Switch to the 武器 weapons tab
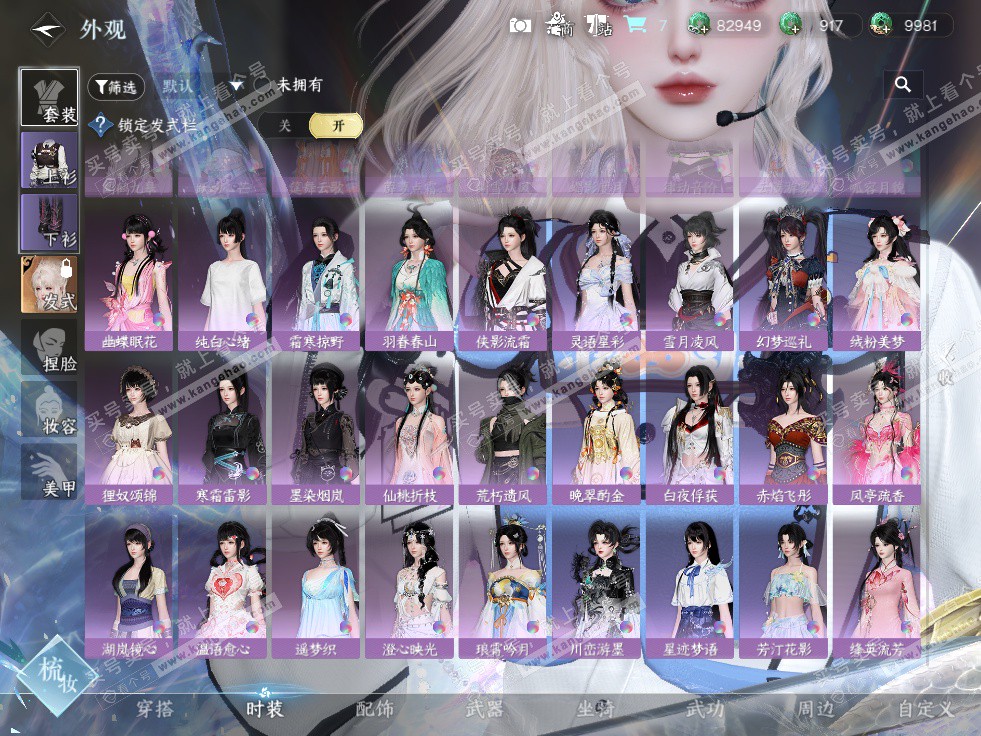 click(x=485, y=709)
